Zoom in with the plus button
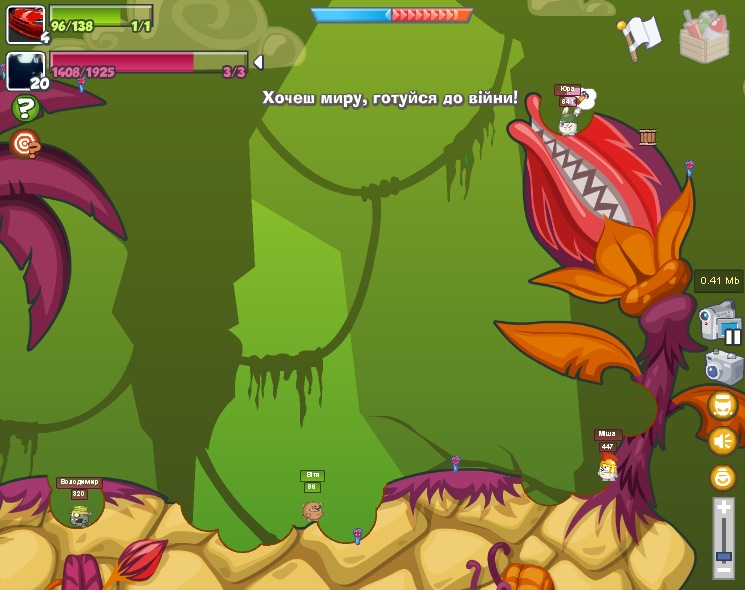Viewport: 745px width, 590px height. pyautogui.click(x=723, y=507)
